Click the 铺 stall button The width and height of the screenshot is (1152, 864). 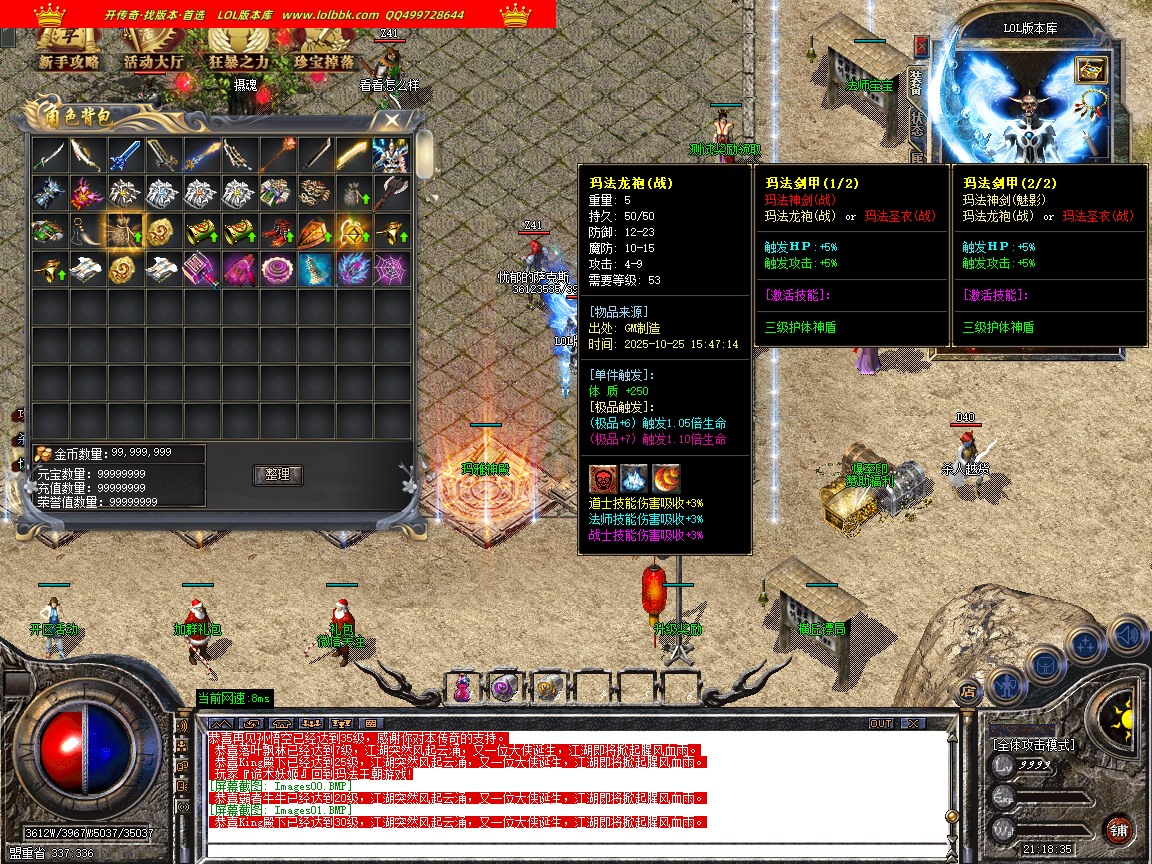coord(1119,829)
